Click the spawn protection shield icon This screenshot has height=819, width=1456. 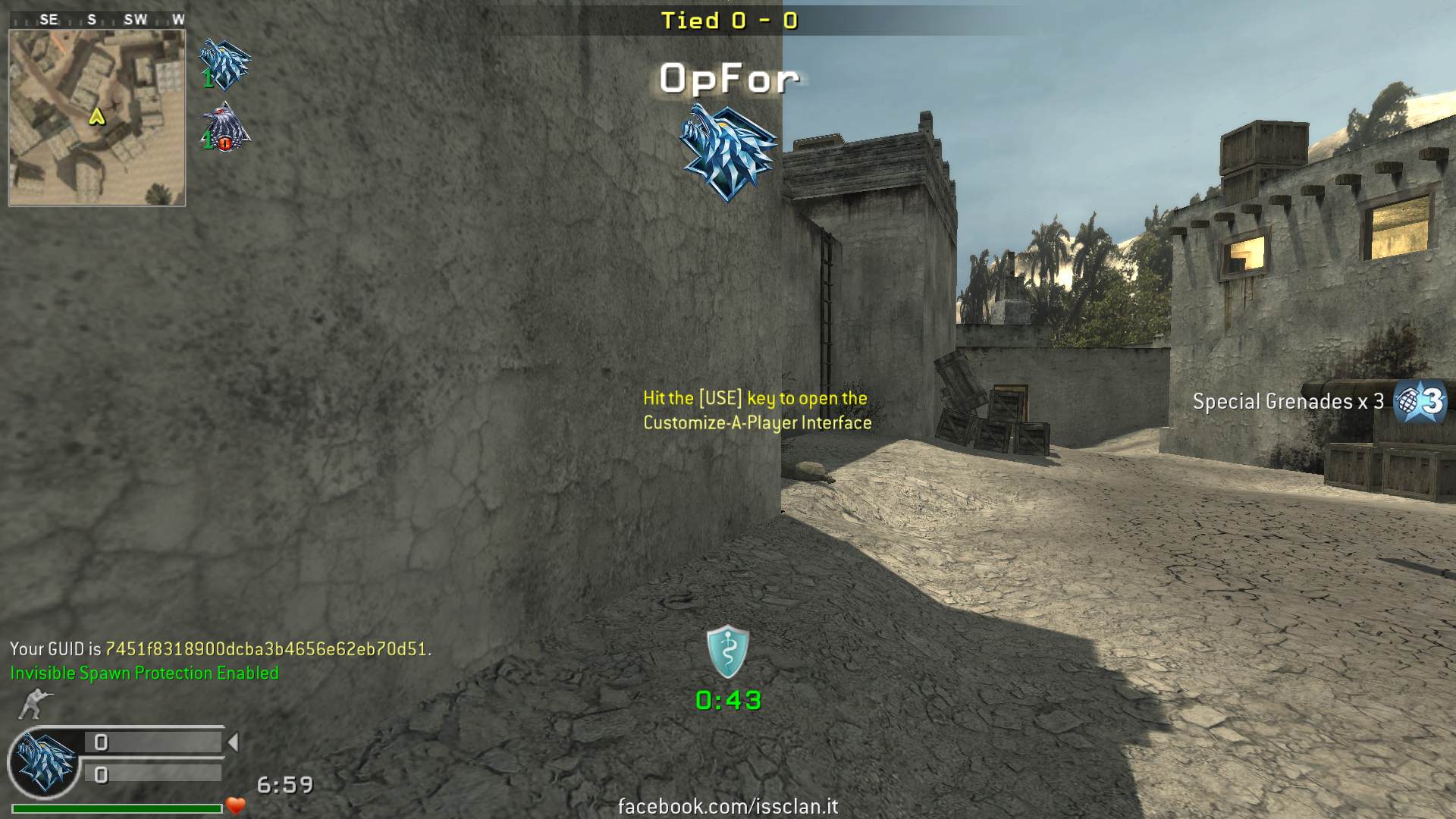(727, 651)
